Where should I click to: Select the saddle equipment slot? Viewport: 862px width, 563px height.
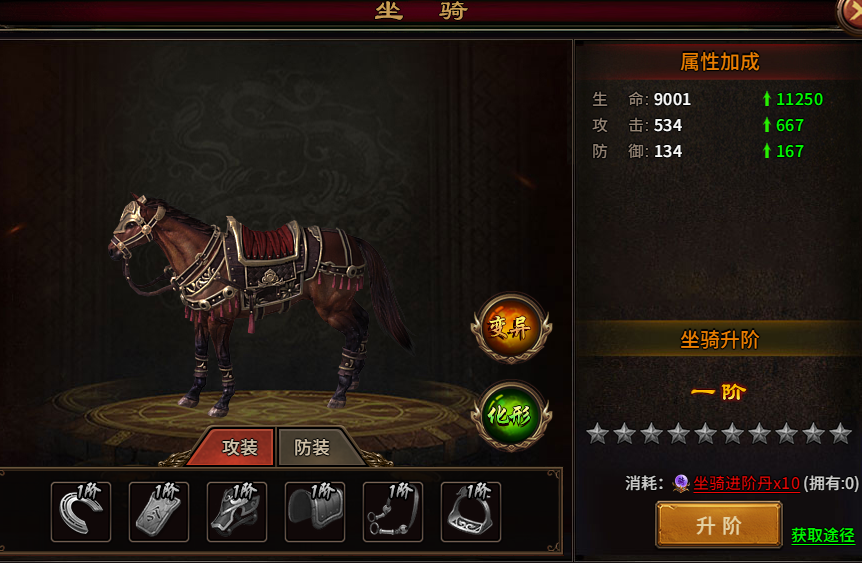pyautogui.click(x=315, y=512)
